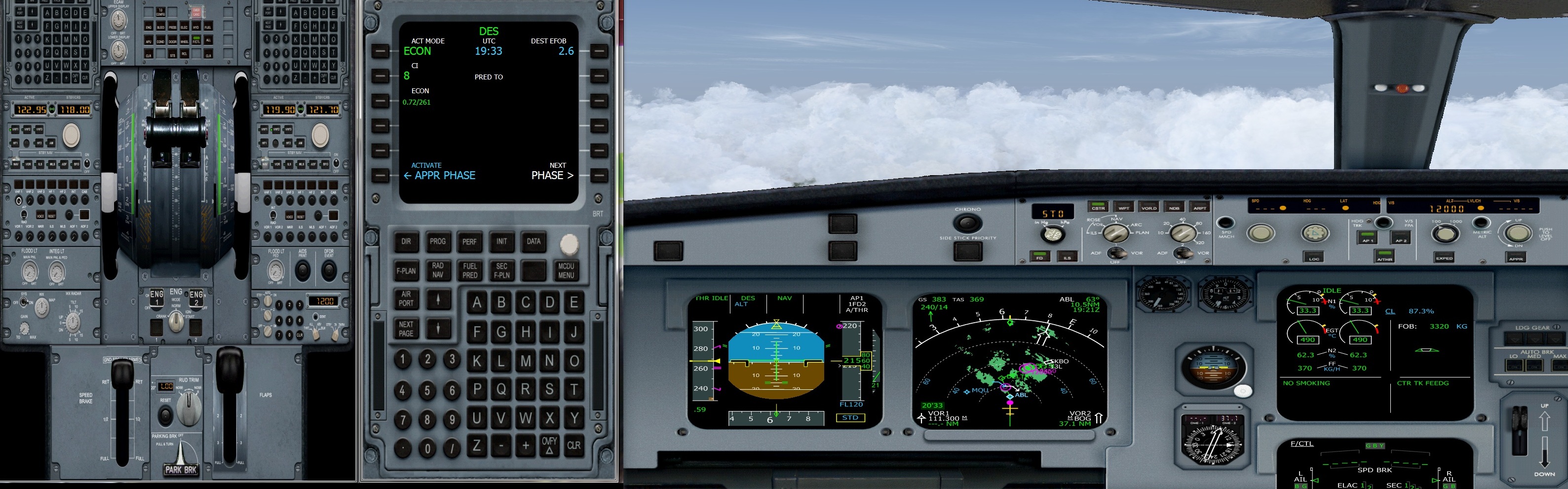
Task: Select NEXT PHASE on the DES page
Action: [550, 175]
